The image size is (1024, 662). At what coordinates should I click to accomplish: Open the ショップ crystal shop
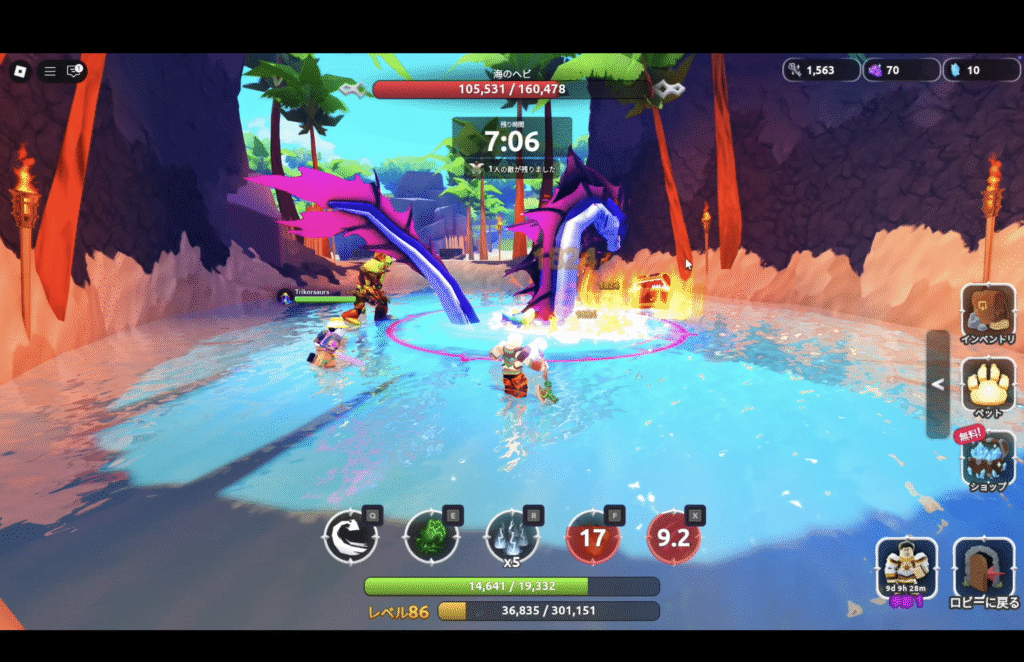[x=988, y=460]
